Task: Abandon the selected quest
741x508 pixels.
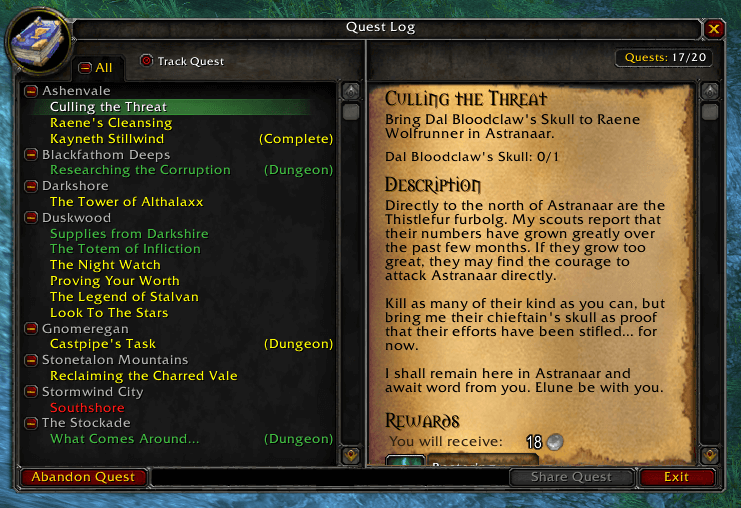Action: 83,477
